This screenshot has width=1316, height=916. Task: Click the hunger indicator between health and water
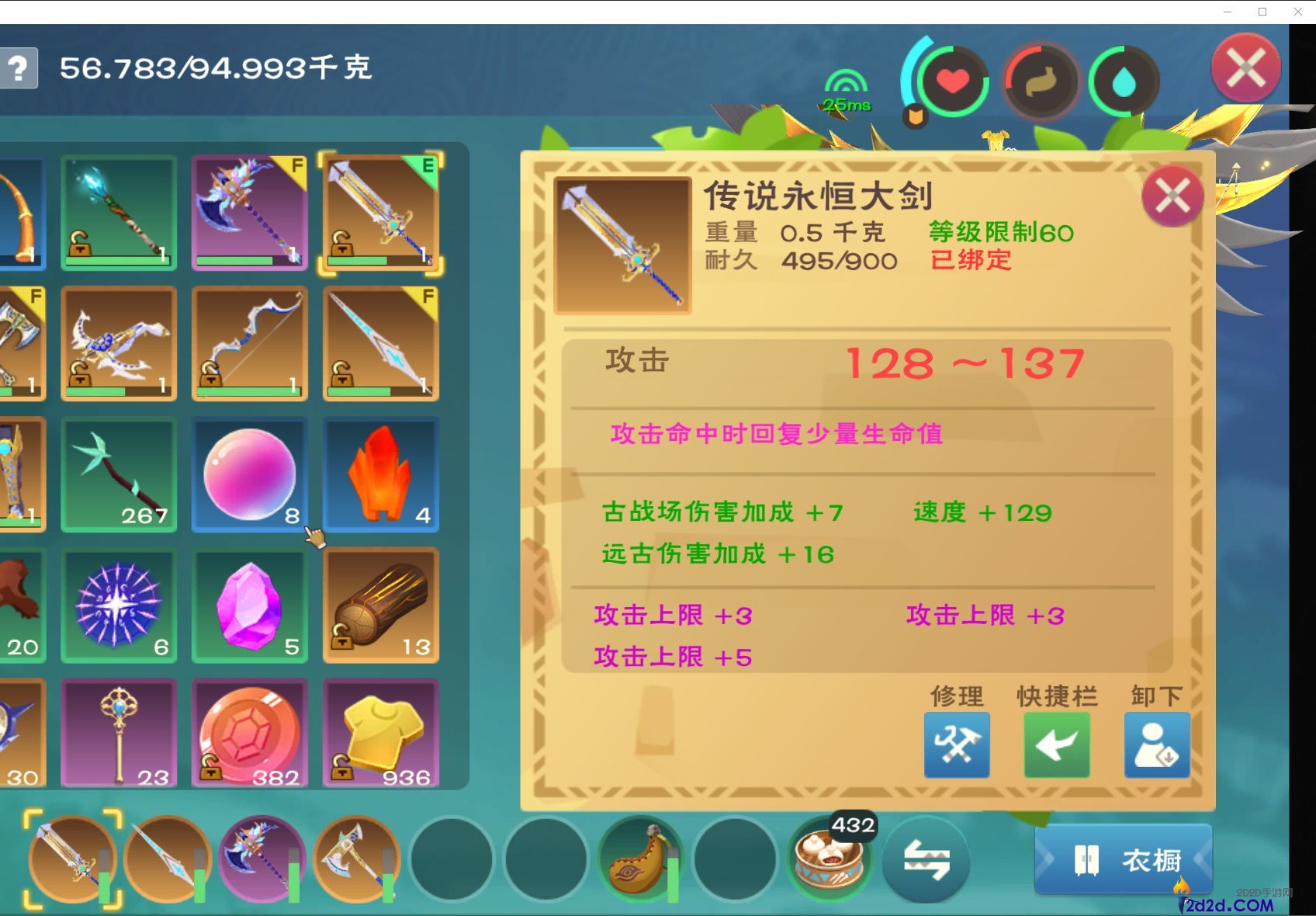[x=1041, y=81]
